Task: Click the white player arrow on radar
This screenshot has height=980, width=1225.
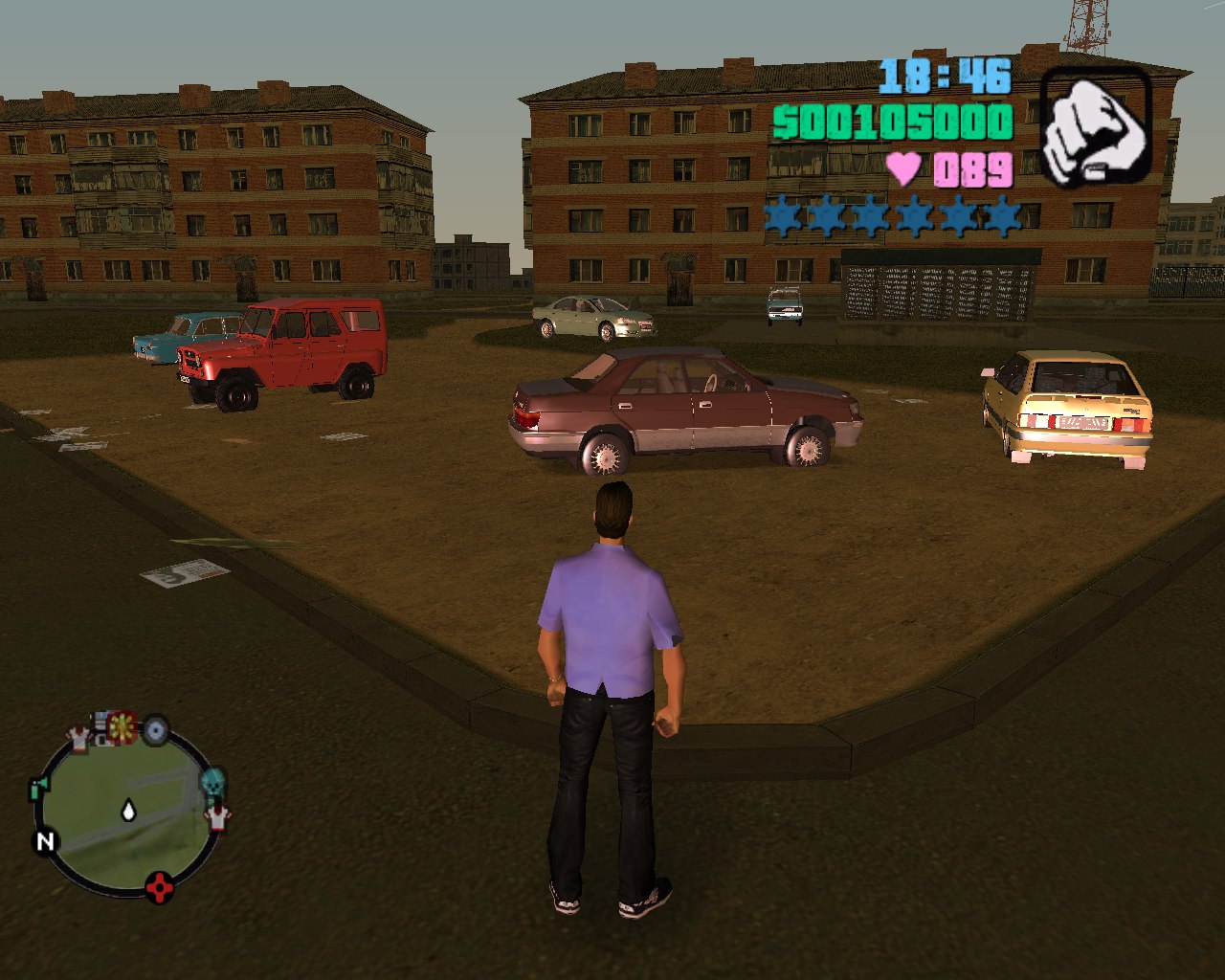Action: [129, 811]
